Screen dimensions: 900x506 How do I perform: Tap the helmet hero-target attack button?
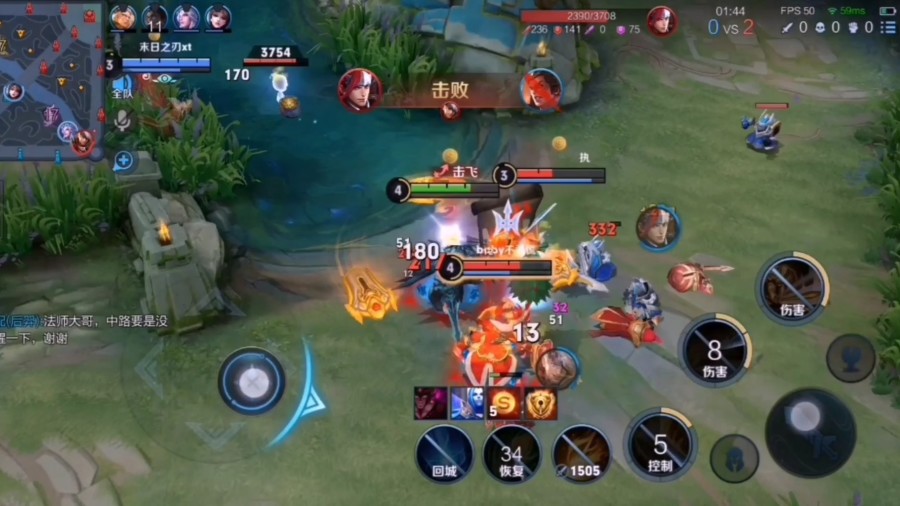734,458
